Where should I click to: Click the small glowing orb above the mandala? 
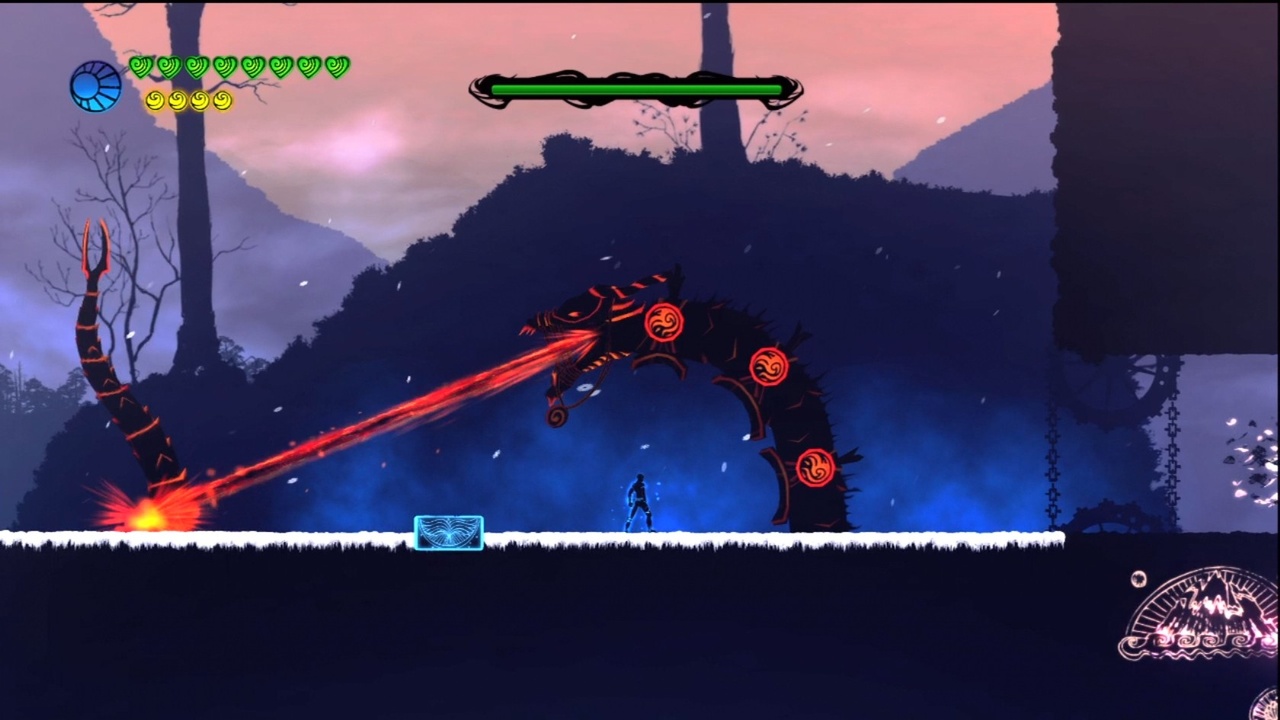pos(1138,578)
